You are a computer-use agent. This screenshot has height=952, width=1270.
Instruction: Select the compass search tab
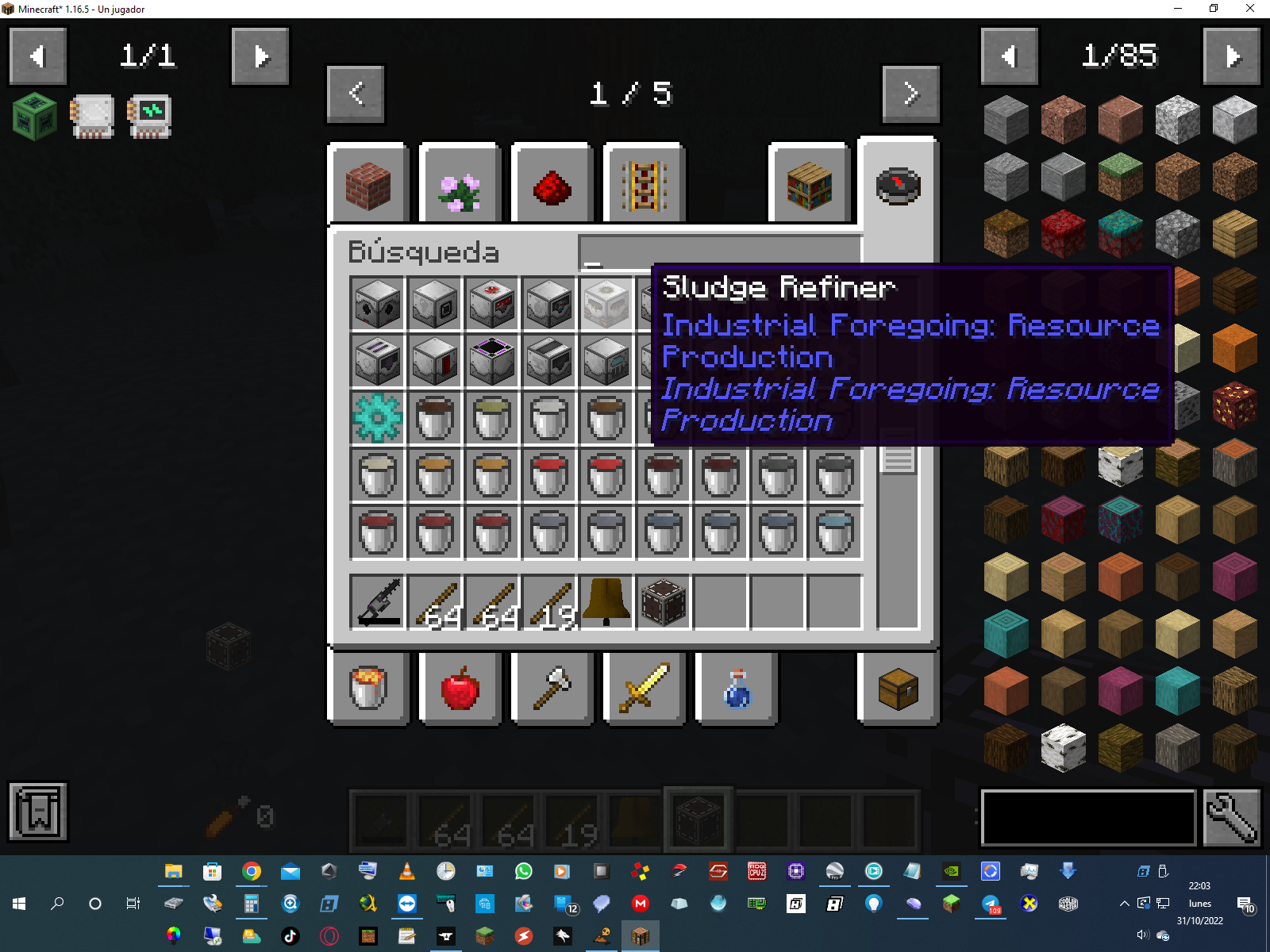pos(898,186)
